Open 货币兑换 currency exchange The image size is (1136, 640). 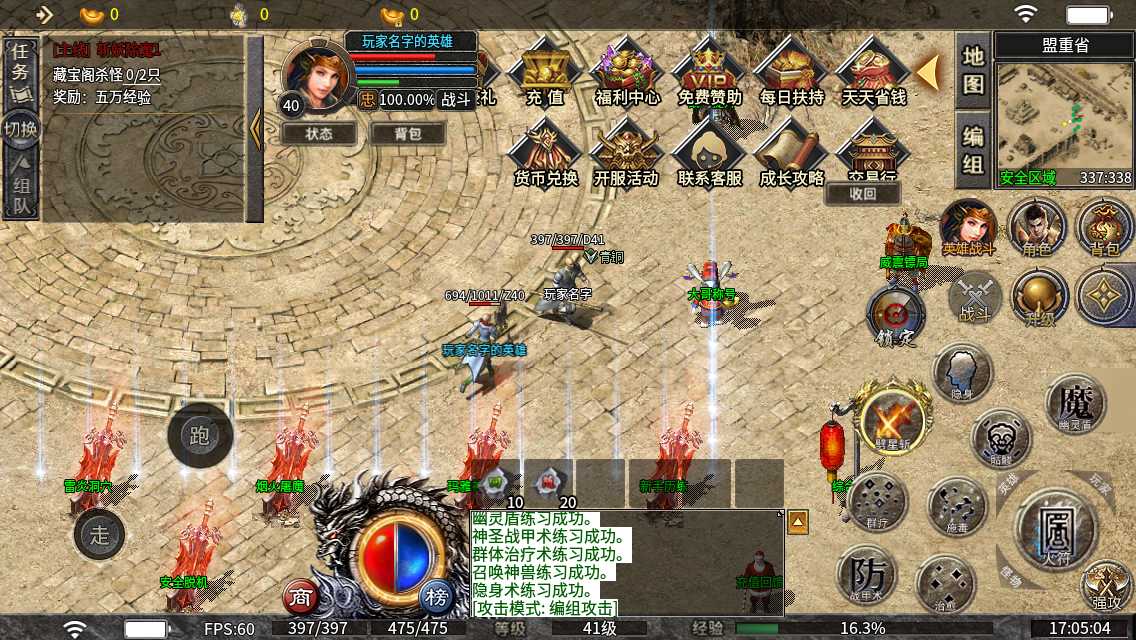(x=545, y=155)
